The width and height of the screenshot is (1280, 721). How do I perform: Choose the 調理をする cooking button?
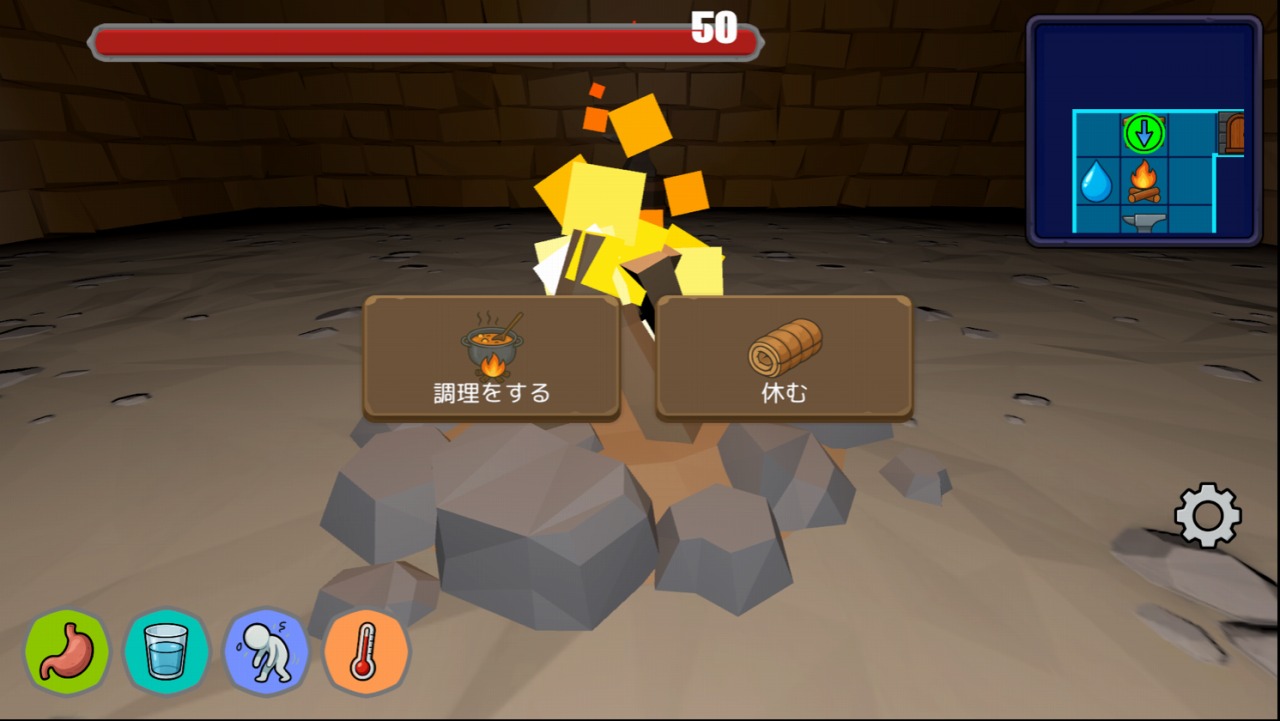pyautogui.click(x=491, y=356)
